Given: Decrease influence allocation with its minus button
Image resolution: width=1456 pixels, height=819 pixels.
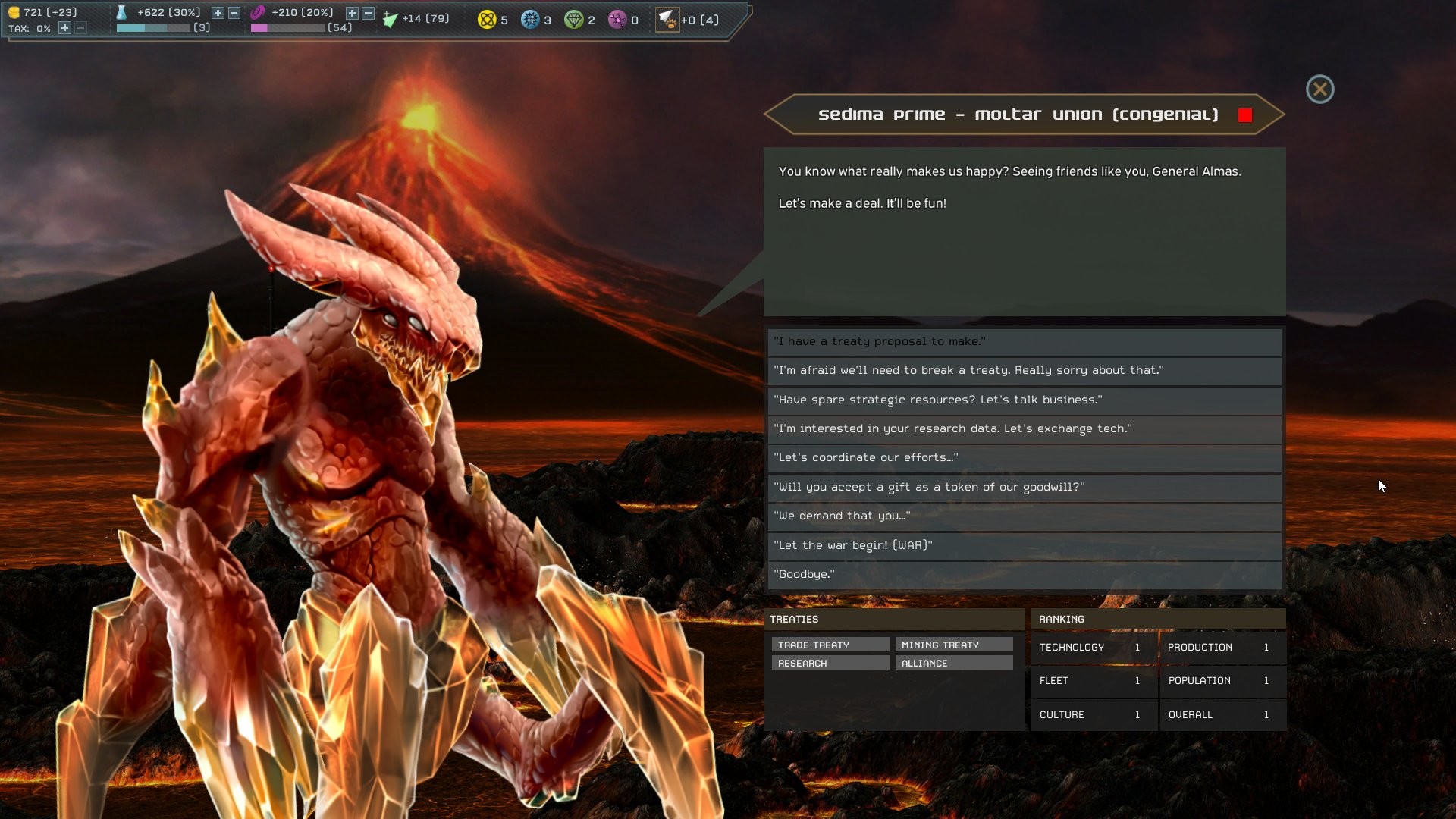Looking at the screenshot, I should [367, 12].
